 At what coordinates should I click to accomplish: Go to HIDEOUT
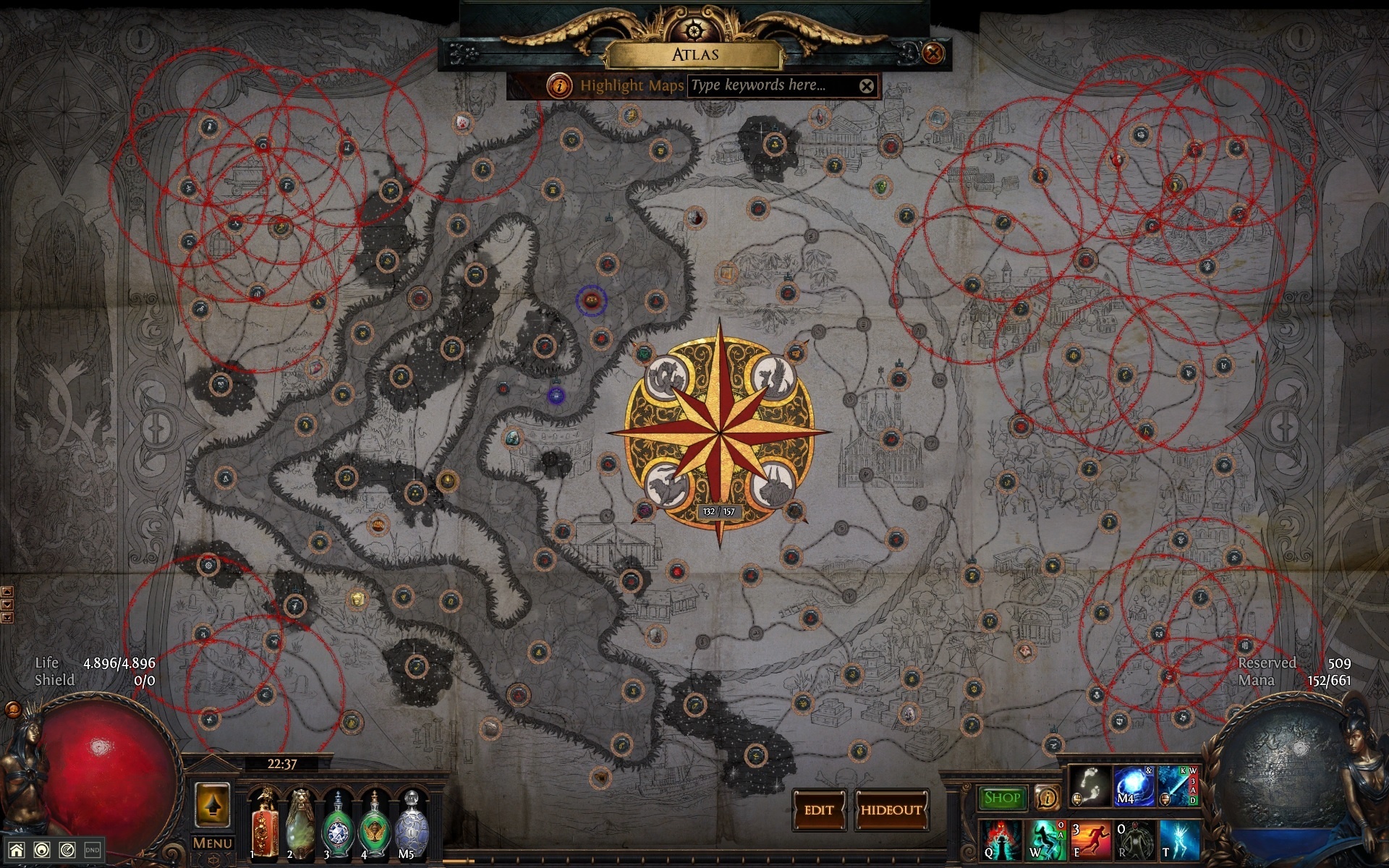pos(891,810)
